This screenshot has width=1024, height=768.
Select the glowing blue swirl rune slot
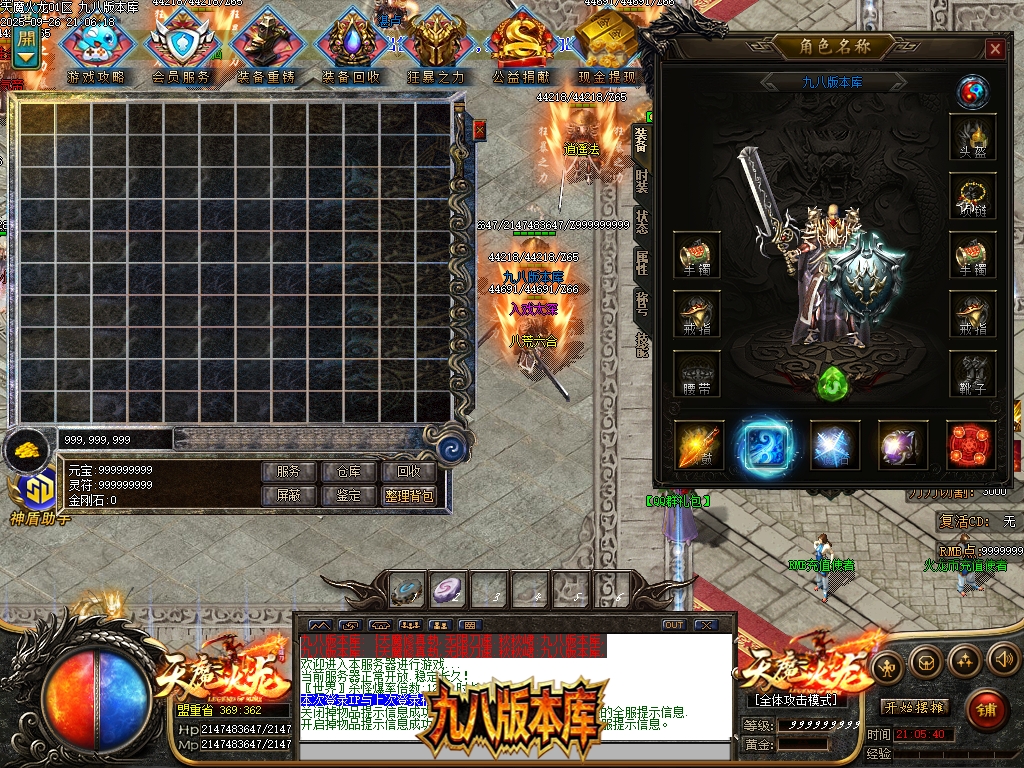(765, 445)
